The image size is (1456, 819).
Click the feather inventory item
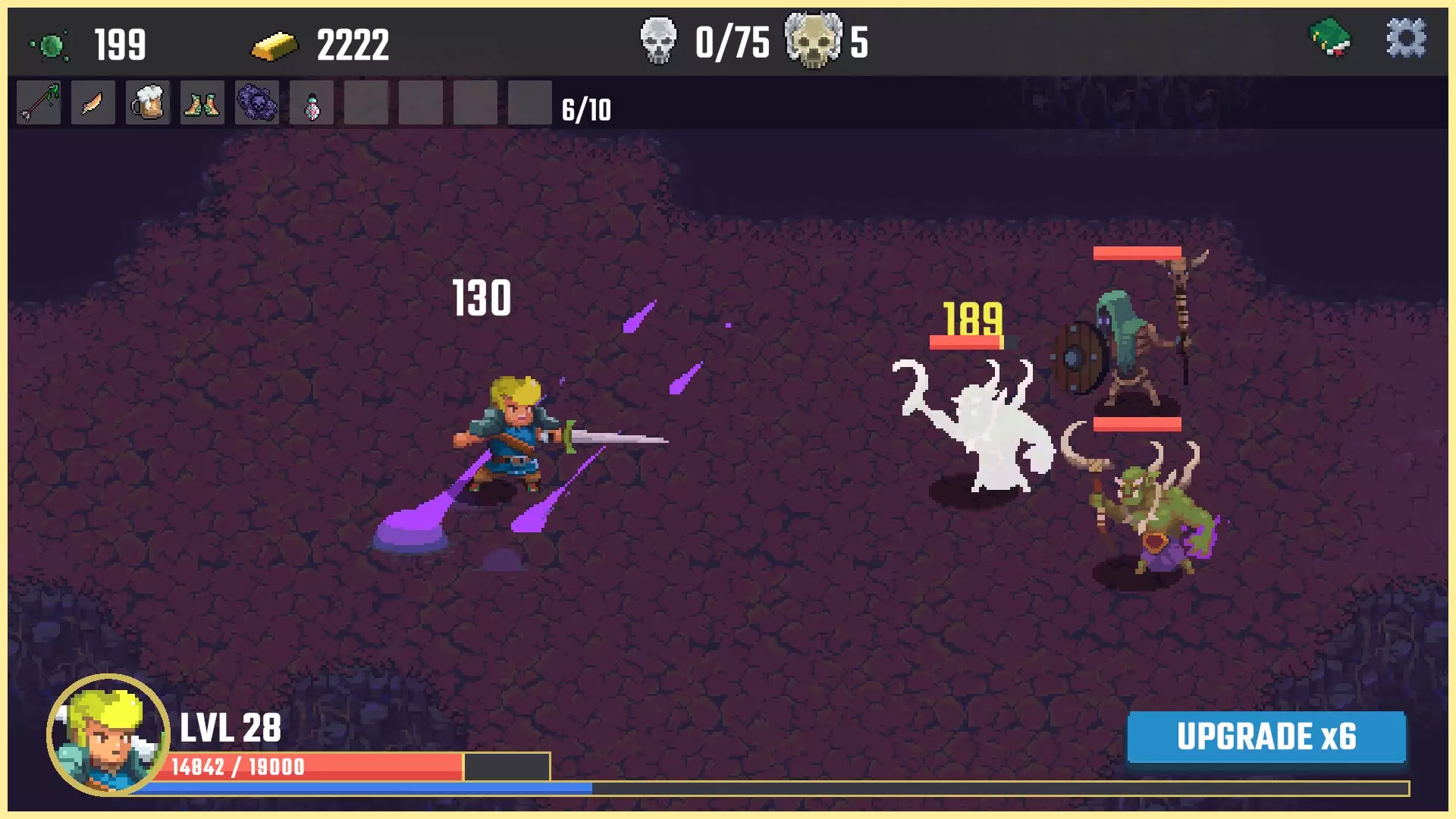tap(93, 103)
